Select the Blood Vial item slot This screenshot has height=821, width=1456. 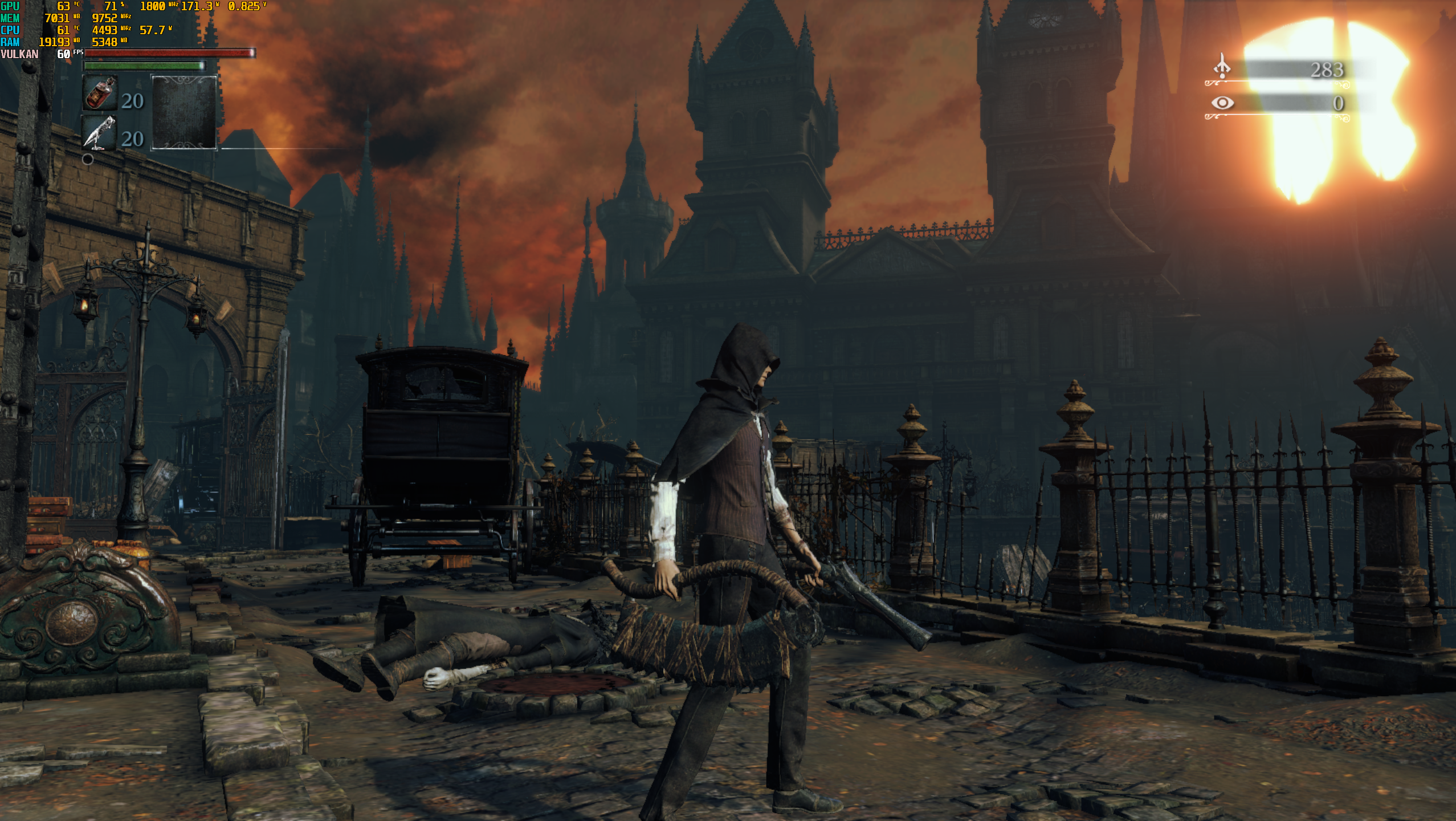[x=100, y=93]
